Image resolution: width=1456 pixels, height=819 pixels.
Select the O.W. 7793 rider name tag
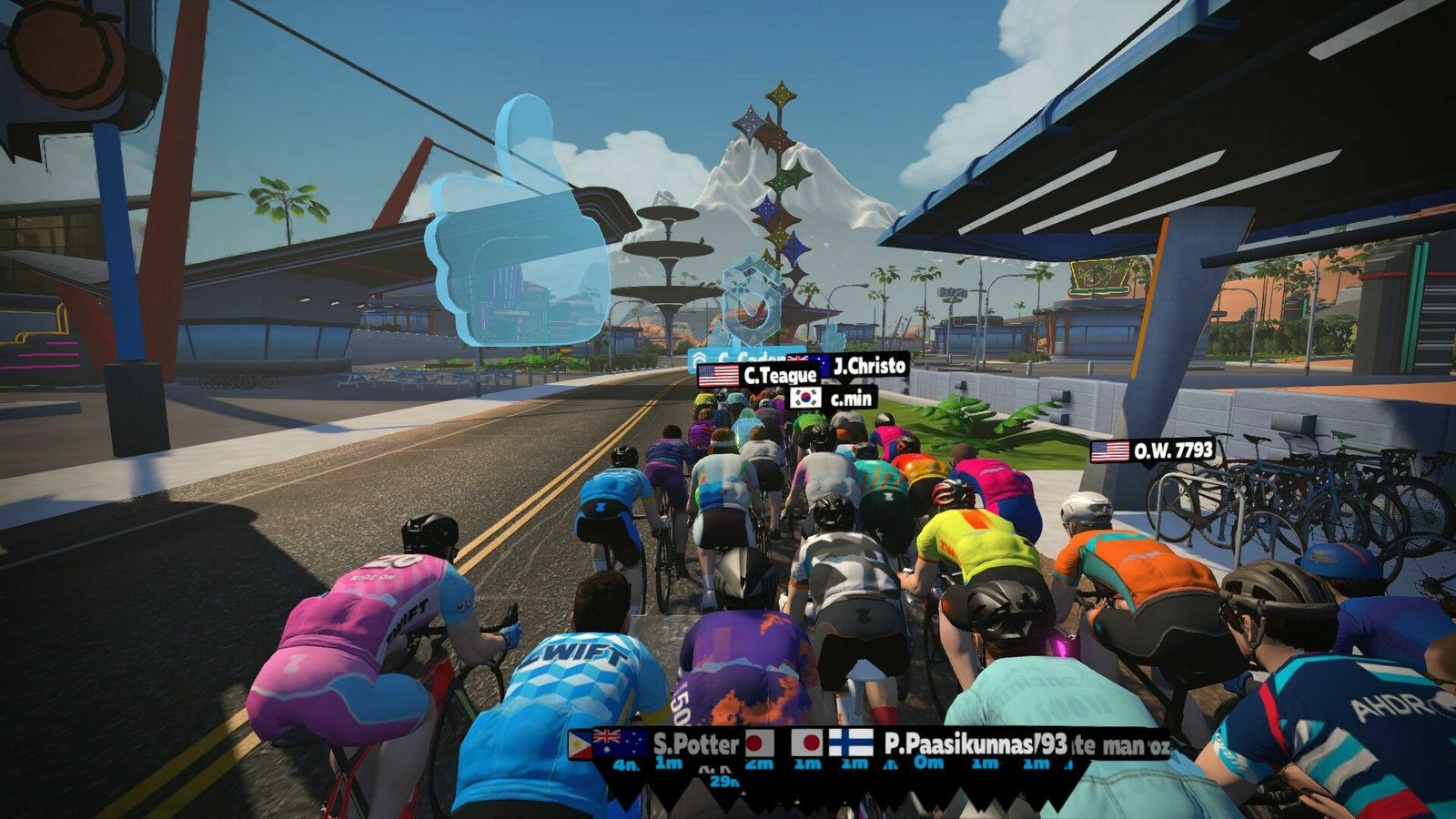pos(1153,450)
